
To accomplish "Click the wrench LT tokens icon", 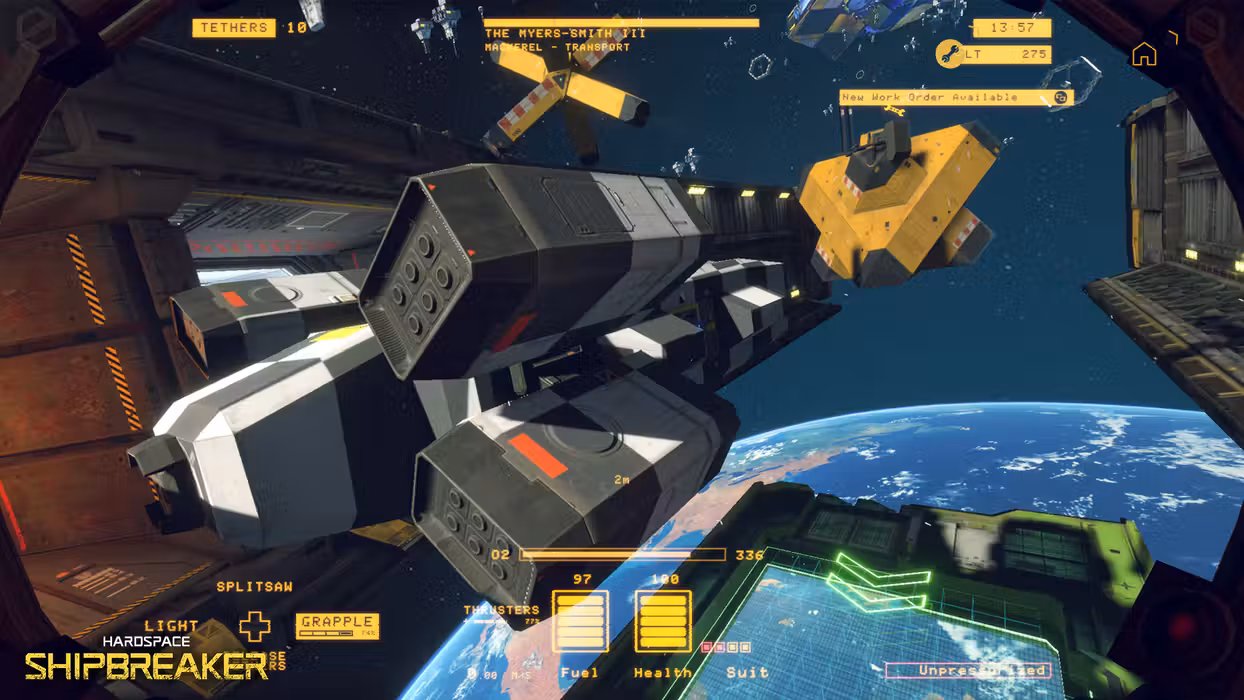I will 948,54.
